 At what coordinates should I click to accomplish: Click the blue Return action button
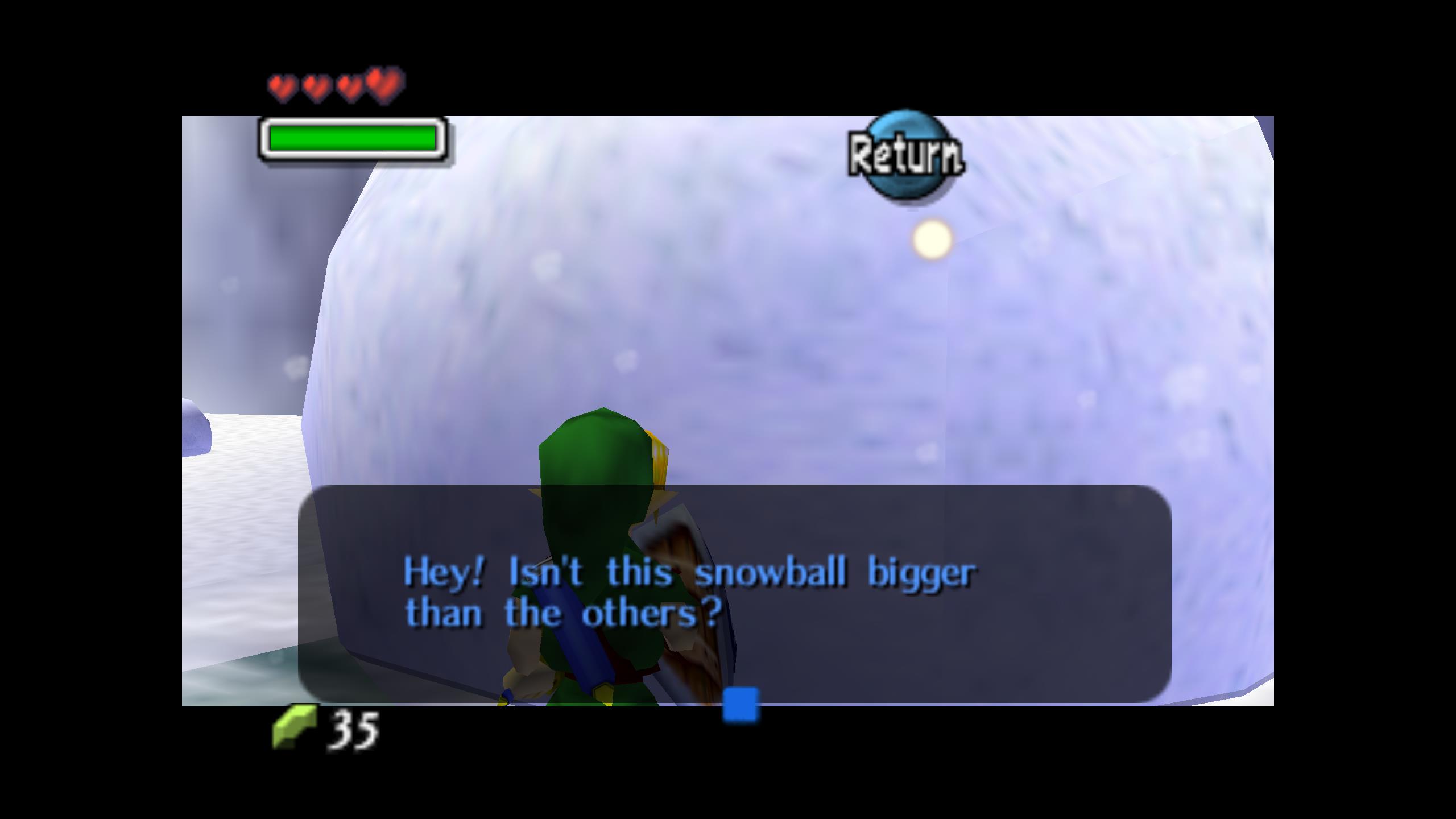905,155
